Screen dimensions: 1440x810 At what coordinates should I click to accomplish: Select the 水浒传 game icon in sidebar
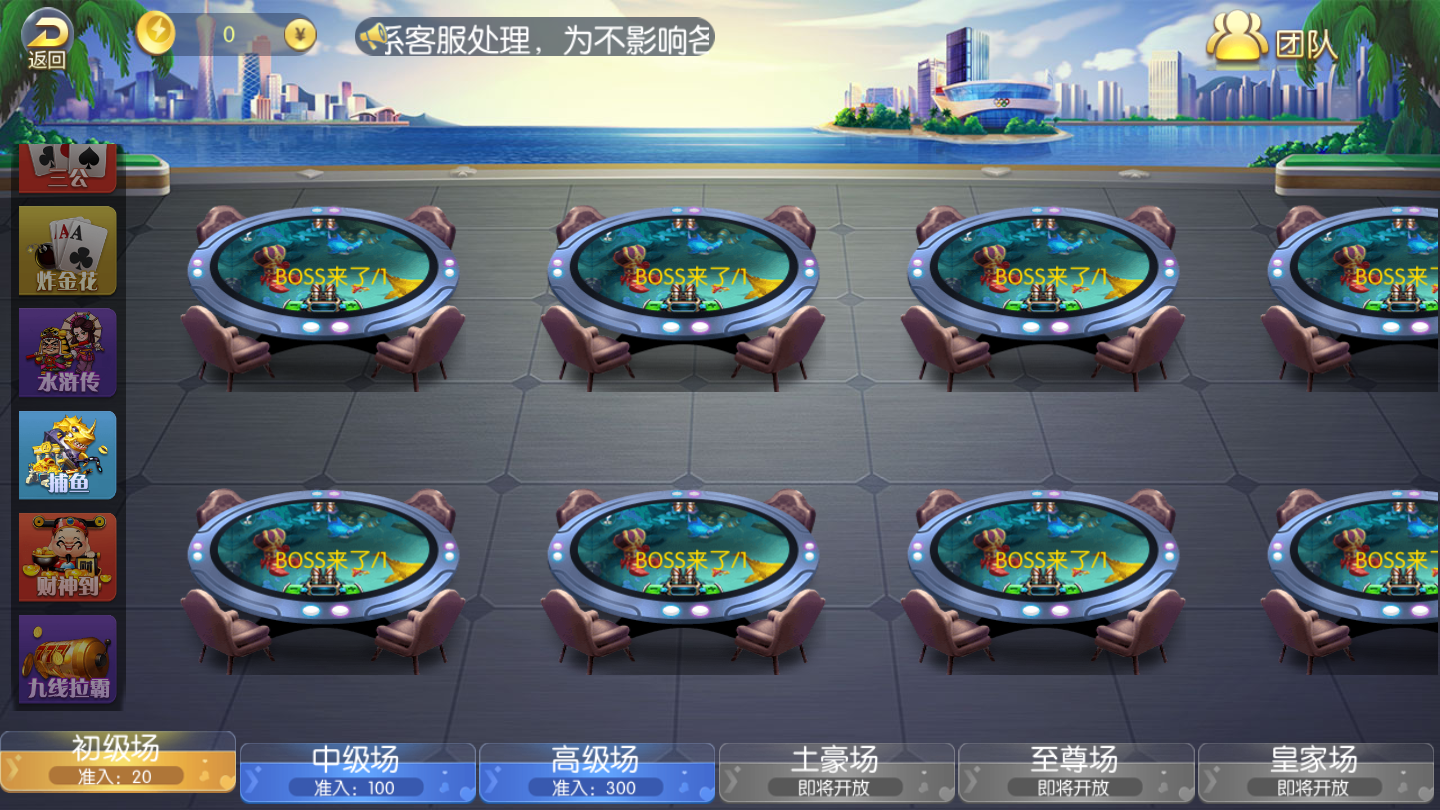[67, 352]
